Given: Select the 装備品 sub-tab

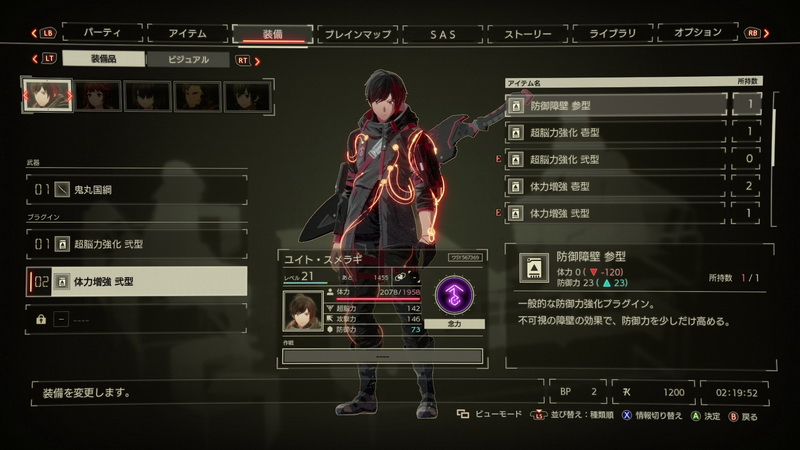Looking at the screenshot, I should pos(103,60).
